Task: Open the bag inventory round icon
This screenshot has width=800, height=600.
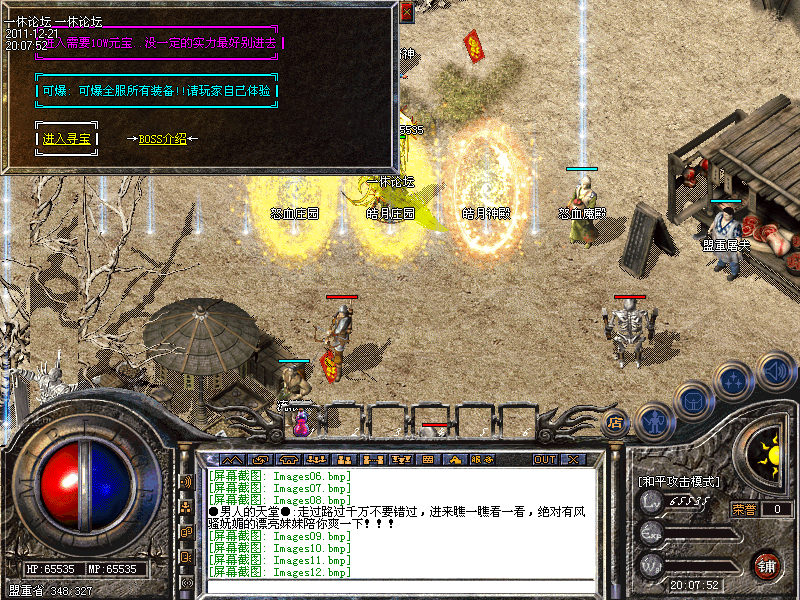Action: [694, 402]
